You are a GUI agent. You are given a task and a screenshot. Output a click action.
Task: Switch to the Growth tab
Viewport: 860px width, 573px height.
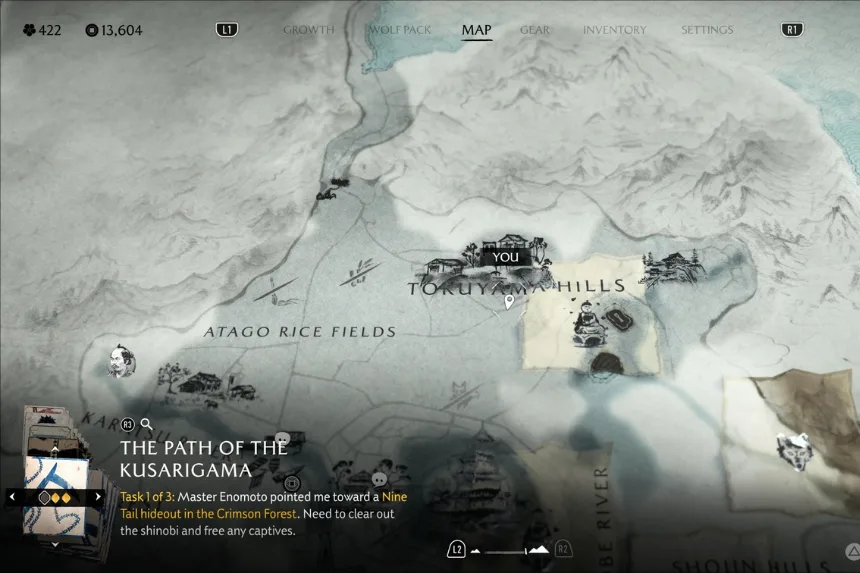pyautogui.click(x=308, y=30)
